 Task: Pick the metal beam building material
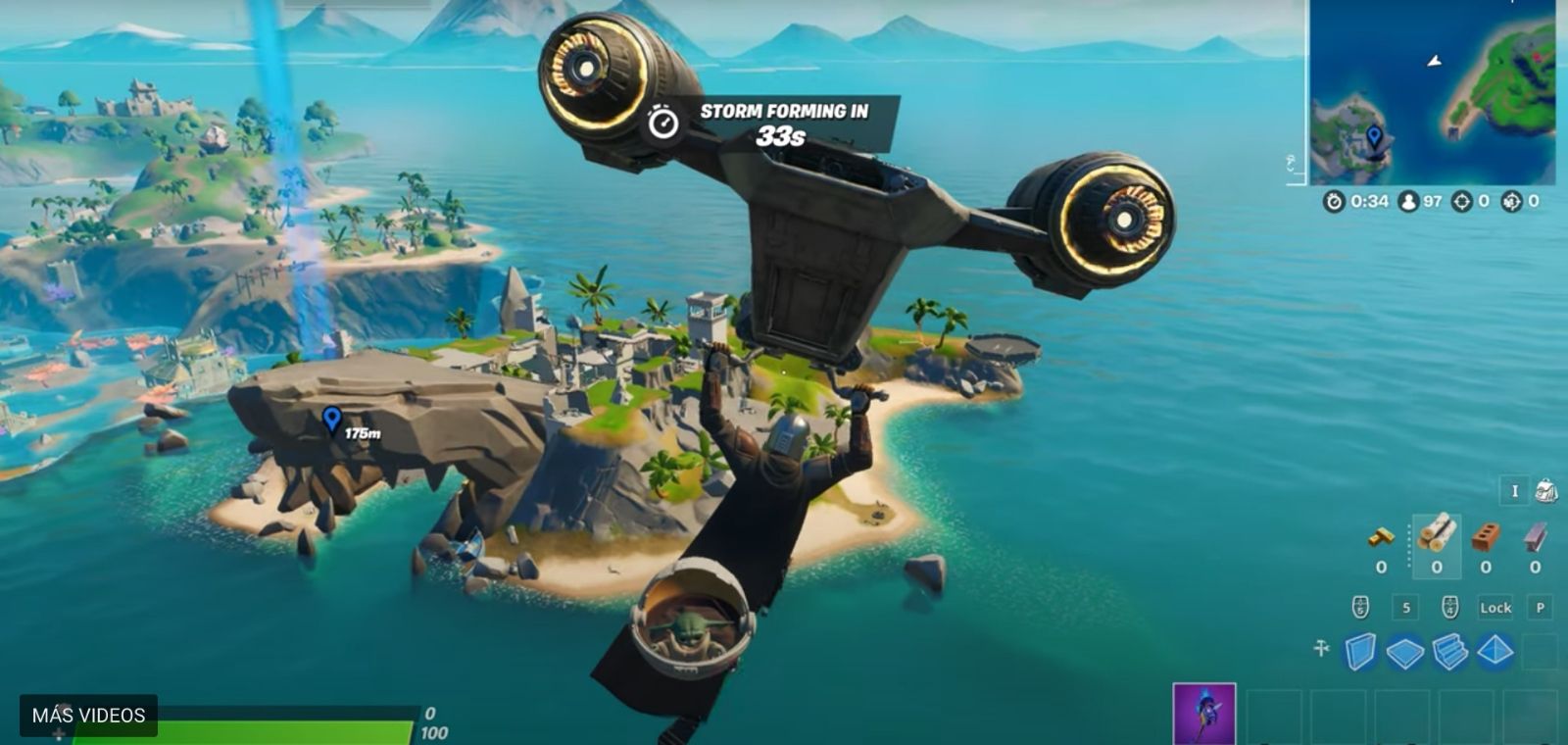[1535, 537]
